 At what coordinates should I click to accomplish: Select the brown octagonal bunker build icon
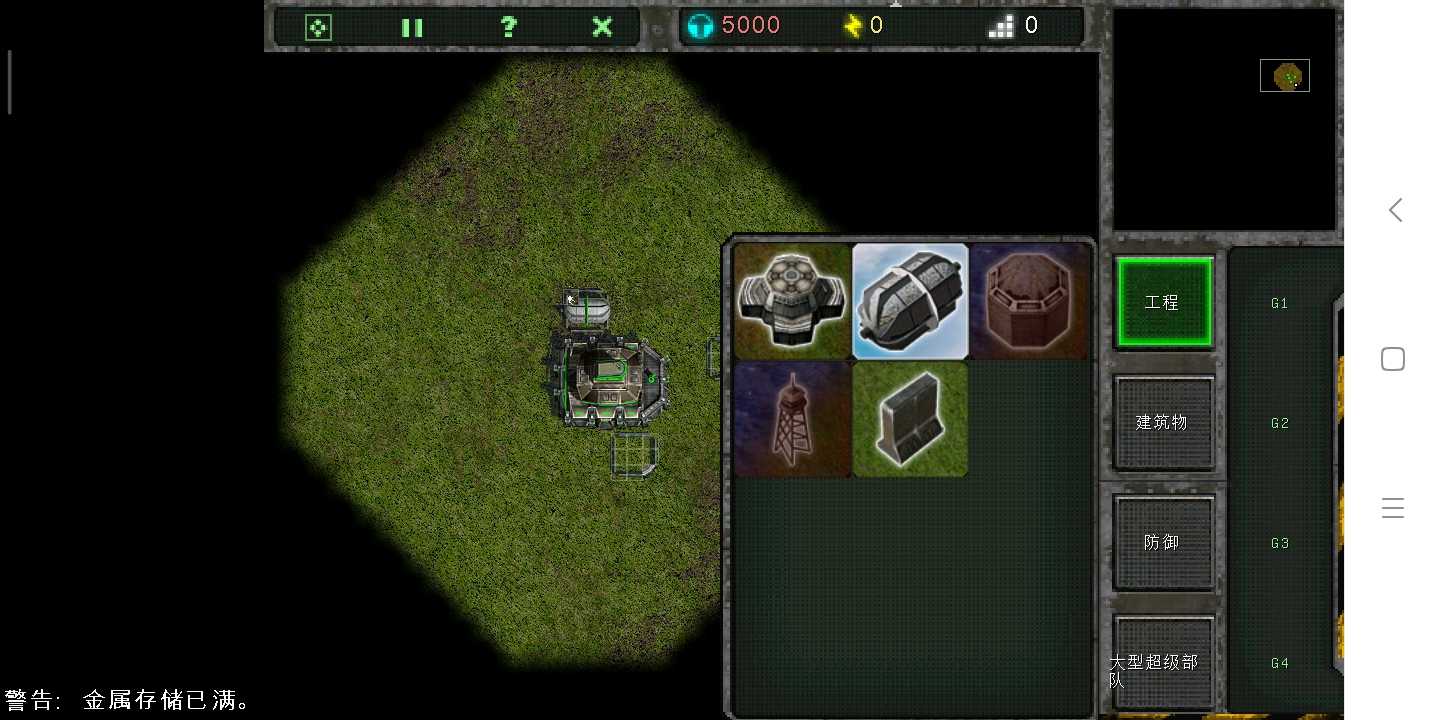click(1029, 301)
